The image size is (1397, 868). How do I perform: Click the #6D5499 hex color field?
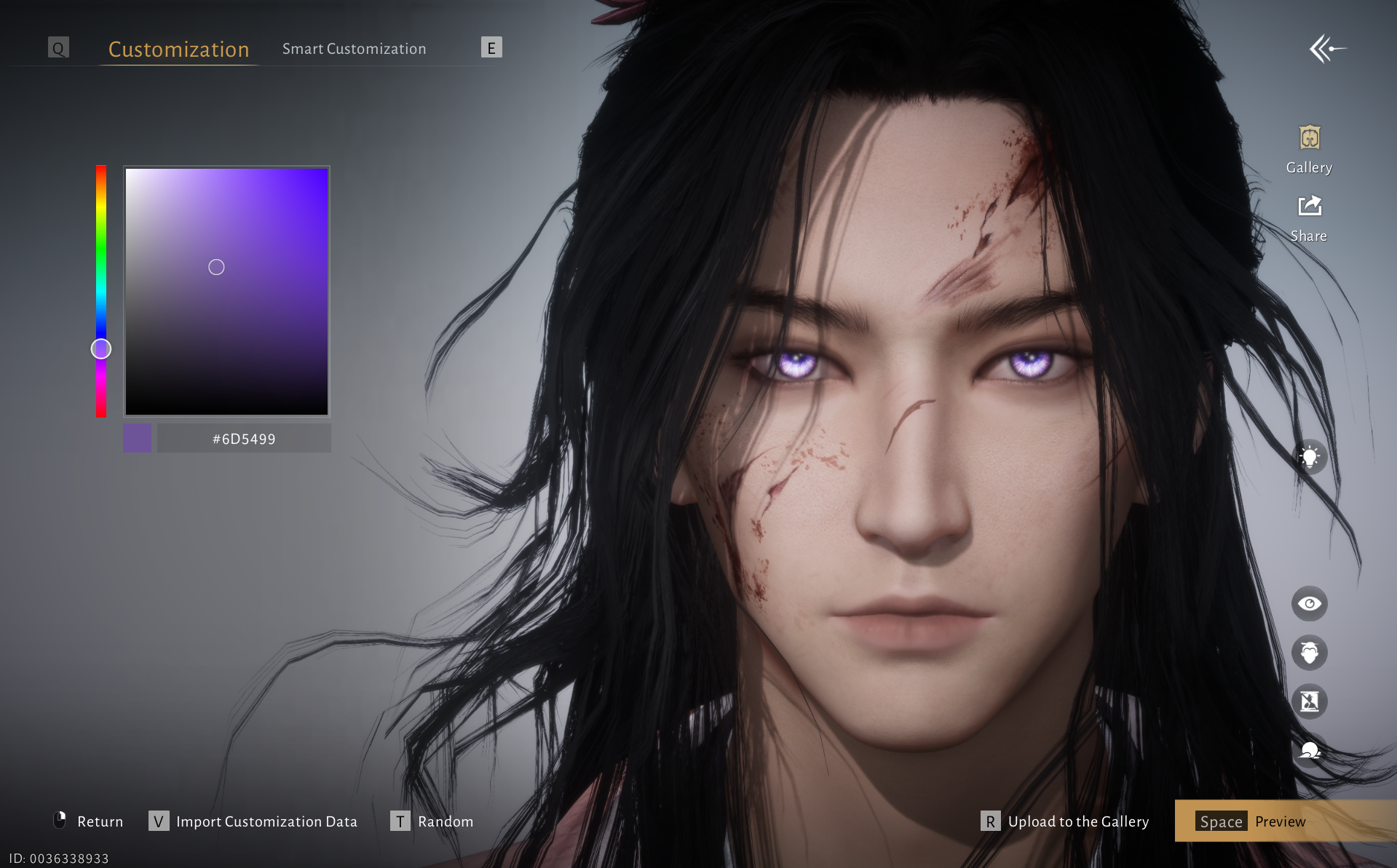click(x=244, y=438)
